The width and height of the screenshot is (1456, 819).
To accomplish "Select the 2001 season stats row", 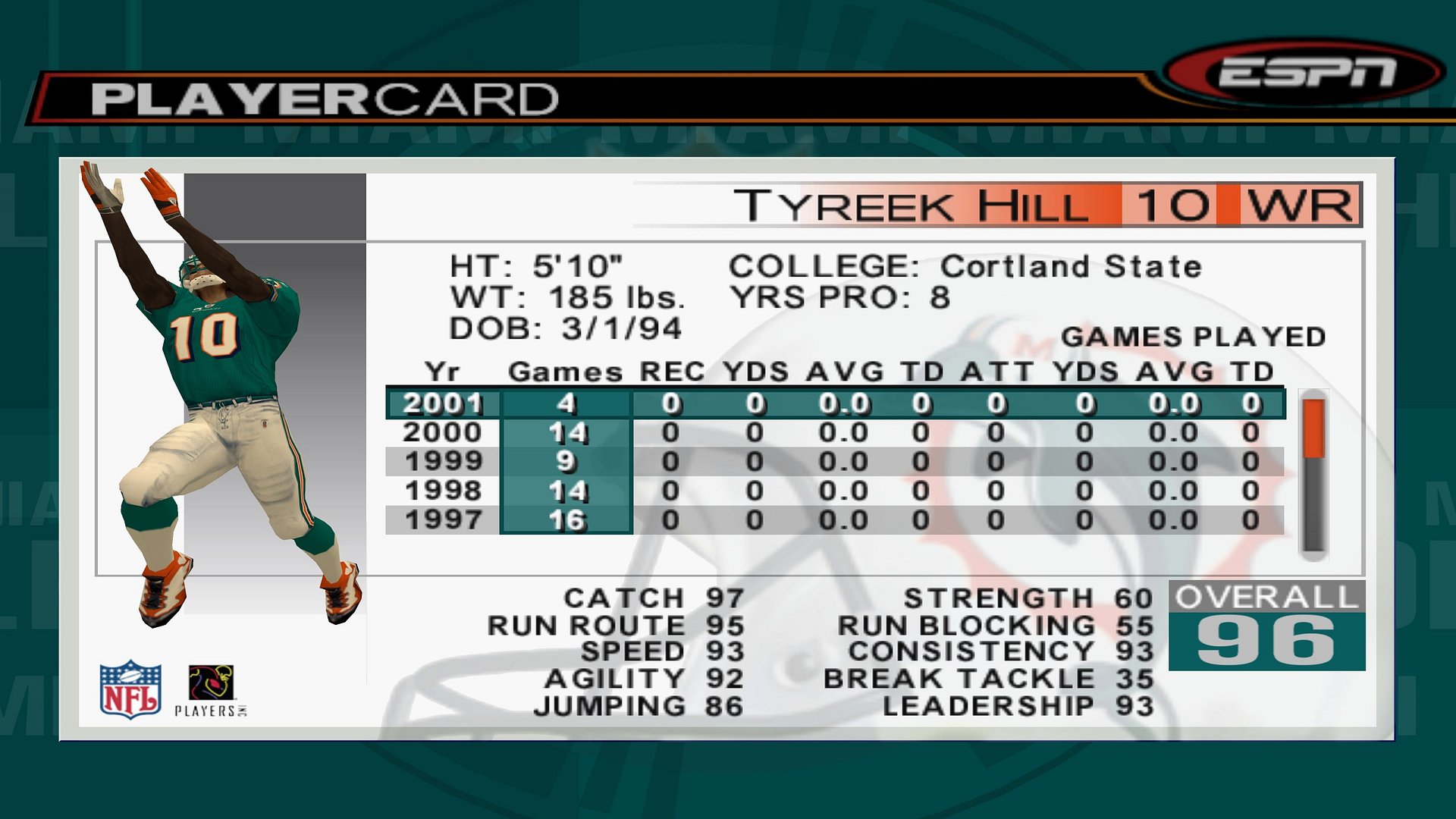I will coord(834,403).
